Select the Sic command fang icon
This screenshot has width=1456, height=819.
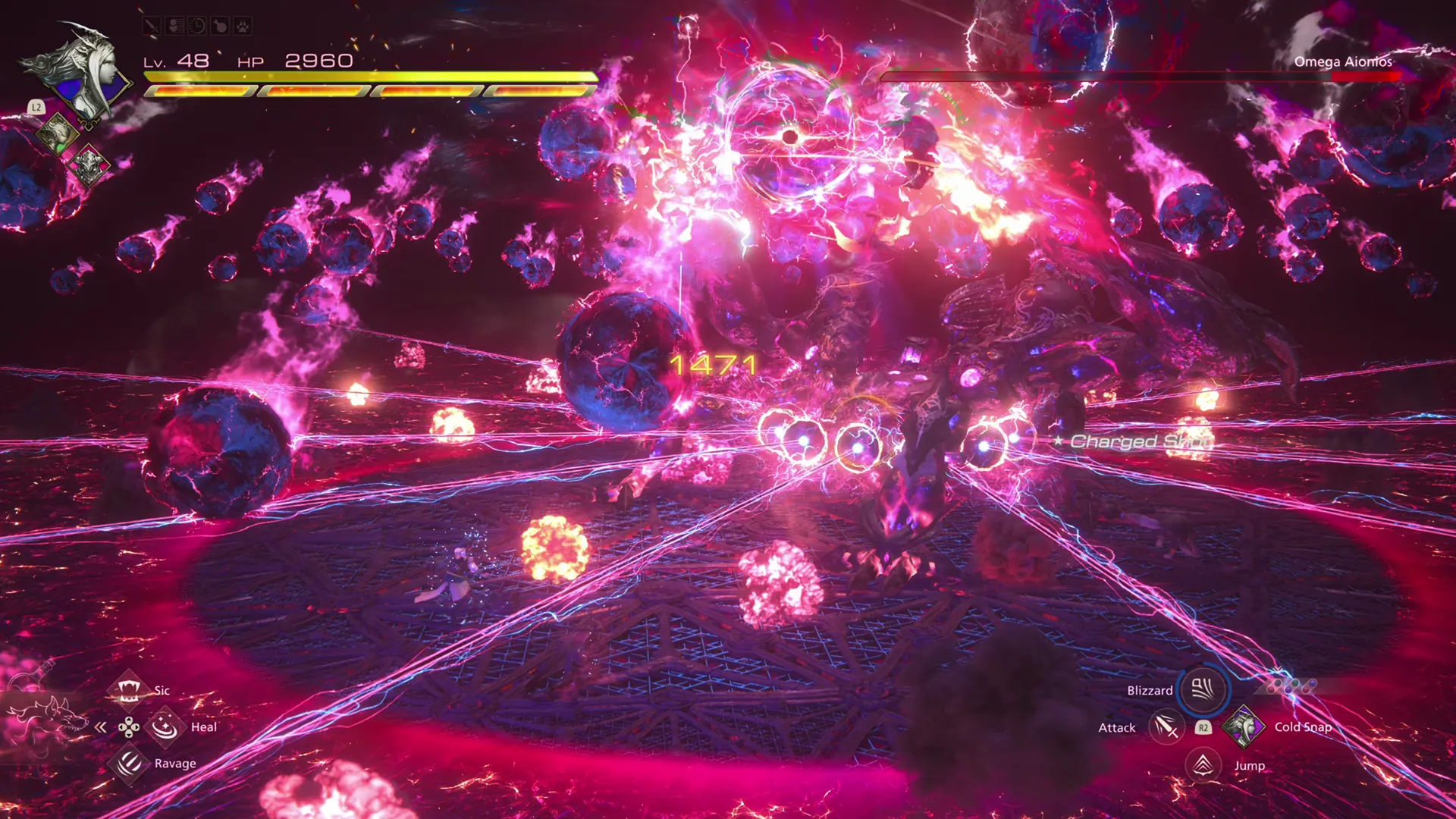coord(129,691)
